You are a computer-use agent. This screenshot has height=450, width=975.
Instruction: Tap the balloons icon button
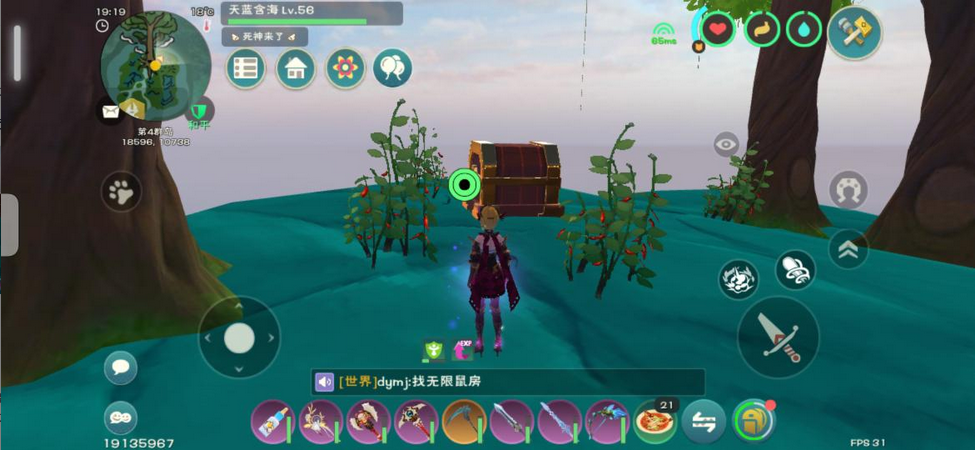[393, 69]
